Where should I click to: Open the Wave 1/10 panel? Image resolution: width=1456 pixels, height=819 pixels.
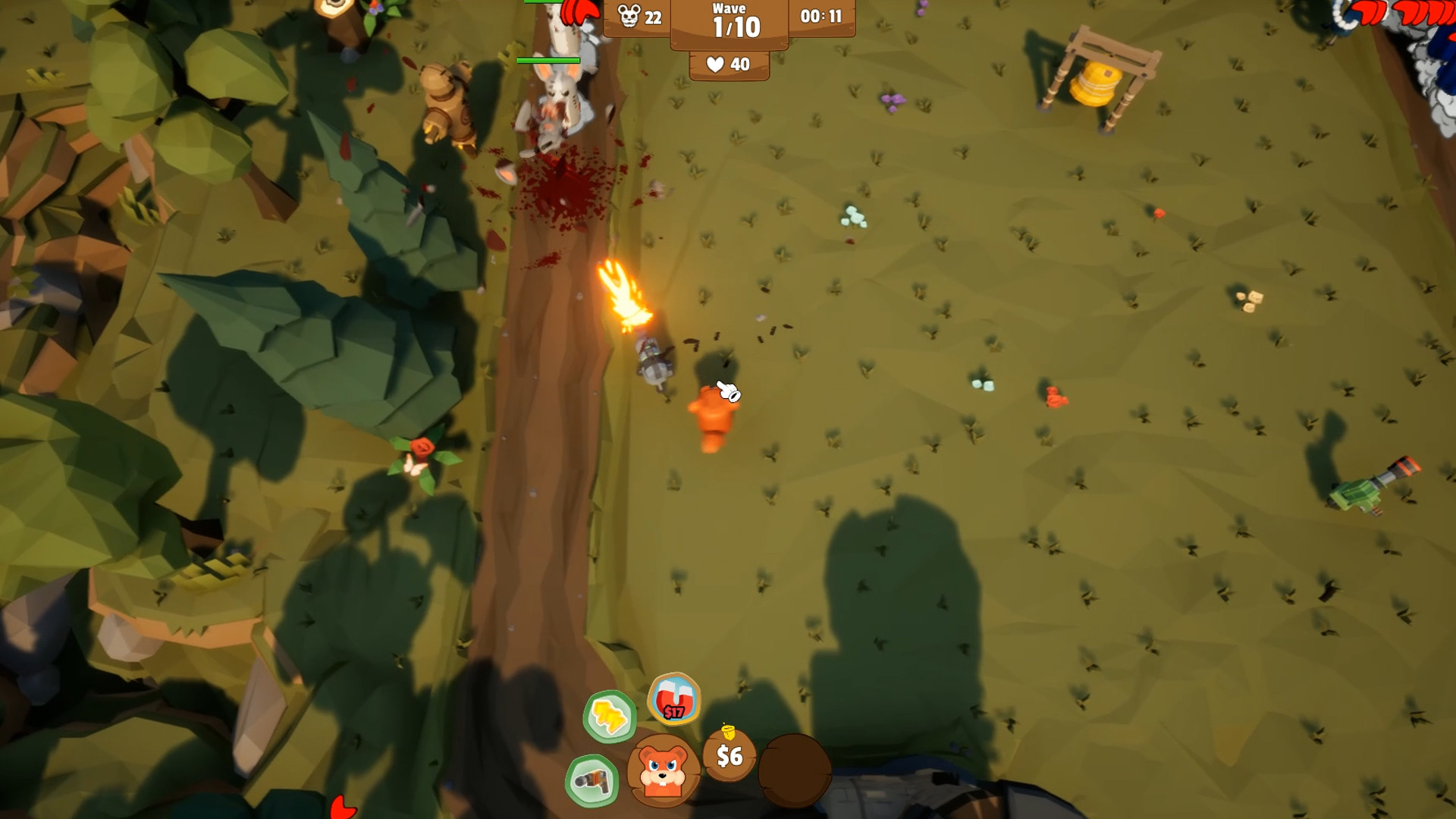coord(730,20)
